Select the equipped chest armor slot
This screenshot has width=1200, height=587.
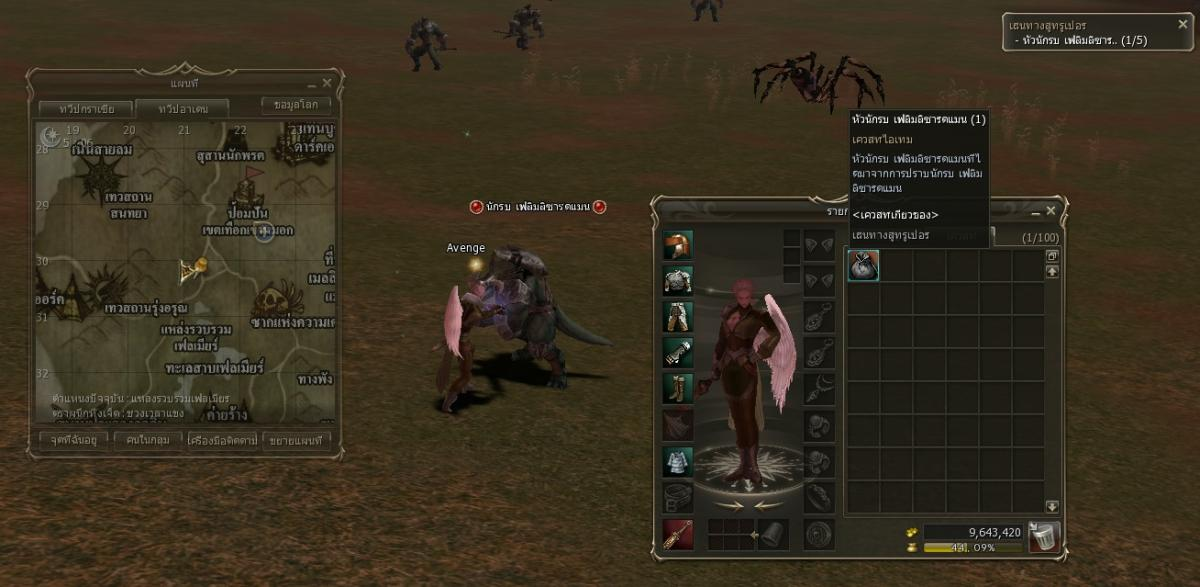[x=678, y=281]
